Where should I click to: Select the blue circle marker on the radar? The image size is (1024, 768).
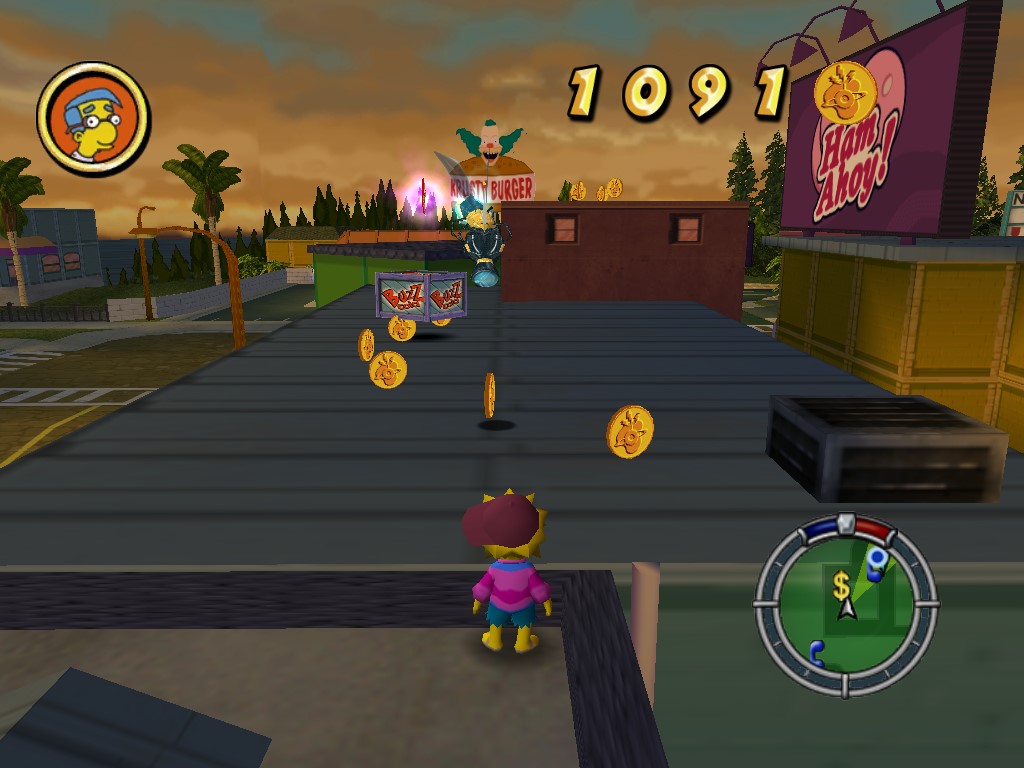pyautogui.click(x=877, y=558)
